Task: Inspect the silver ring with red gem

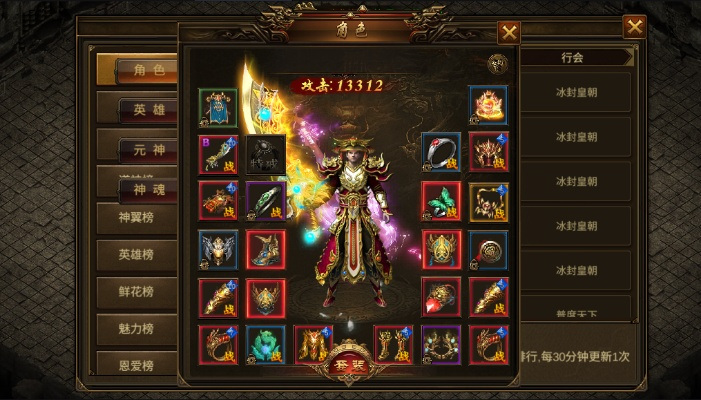Action: pyautogui.click(x=440, y=152)
